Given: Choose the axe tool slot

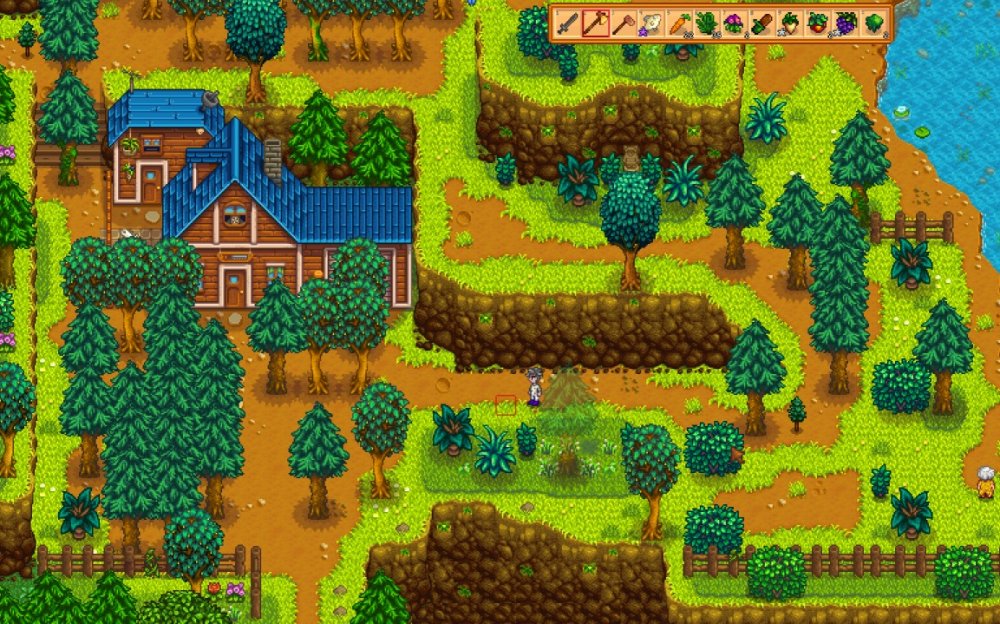Looking at the screenshot, I should click(596, 23).
